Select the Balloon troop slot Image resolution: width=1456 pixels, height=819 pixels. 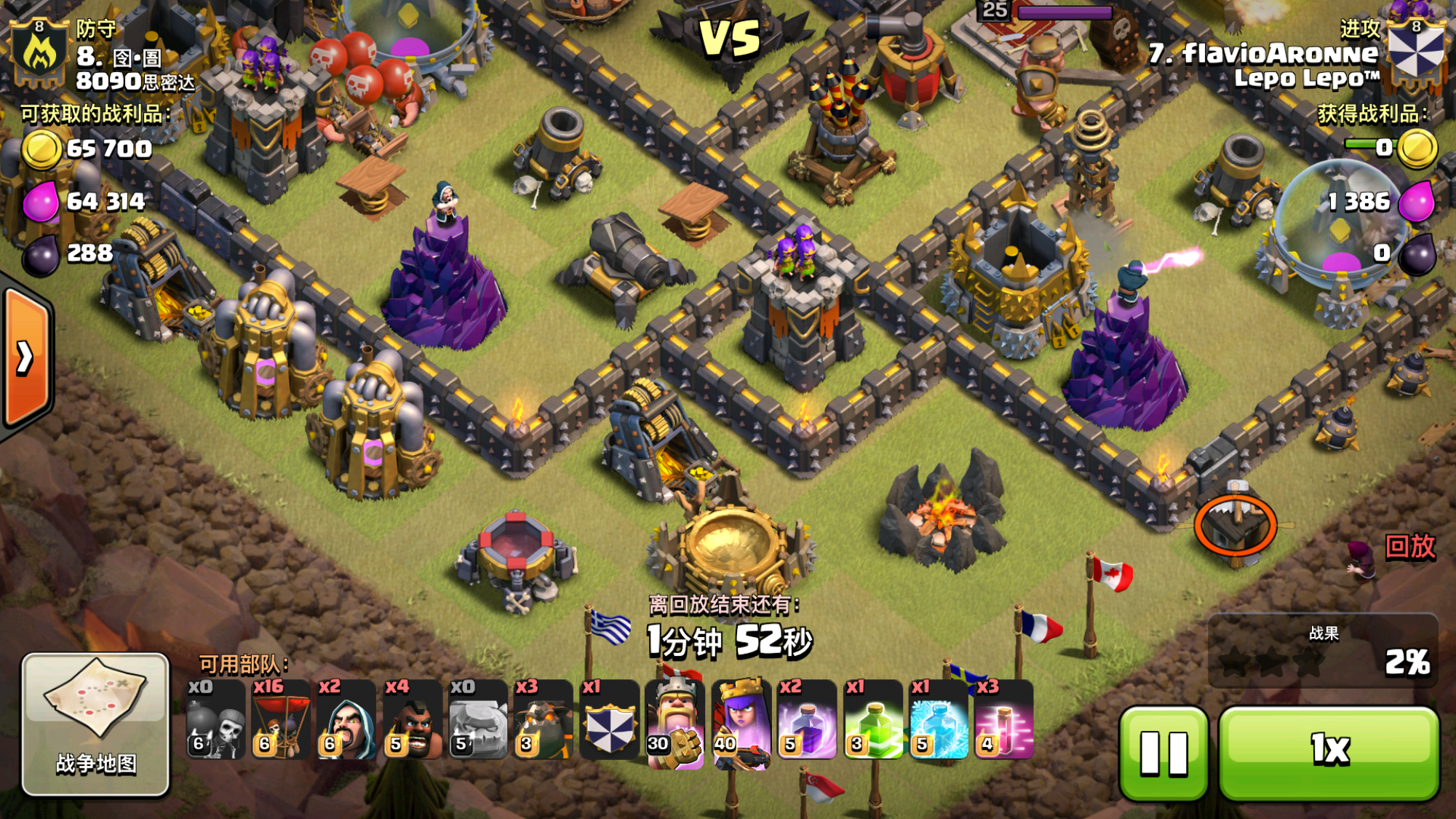[x=281, y=719]
